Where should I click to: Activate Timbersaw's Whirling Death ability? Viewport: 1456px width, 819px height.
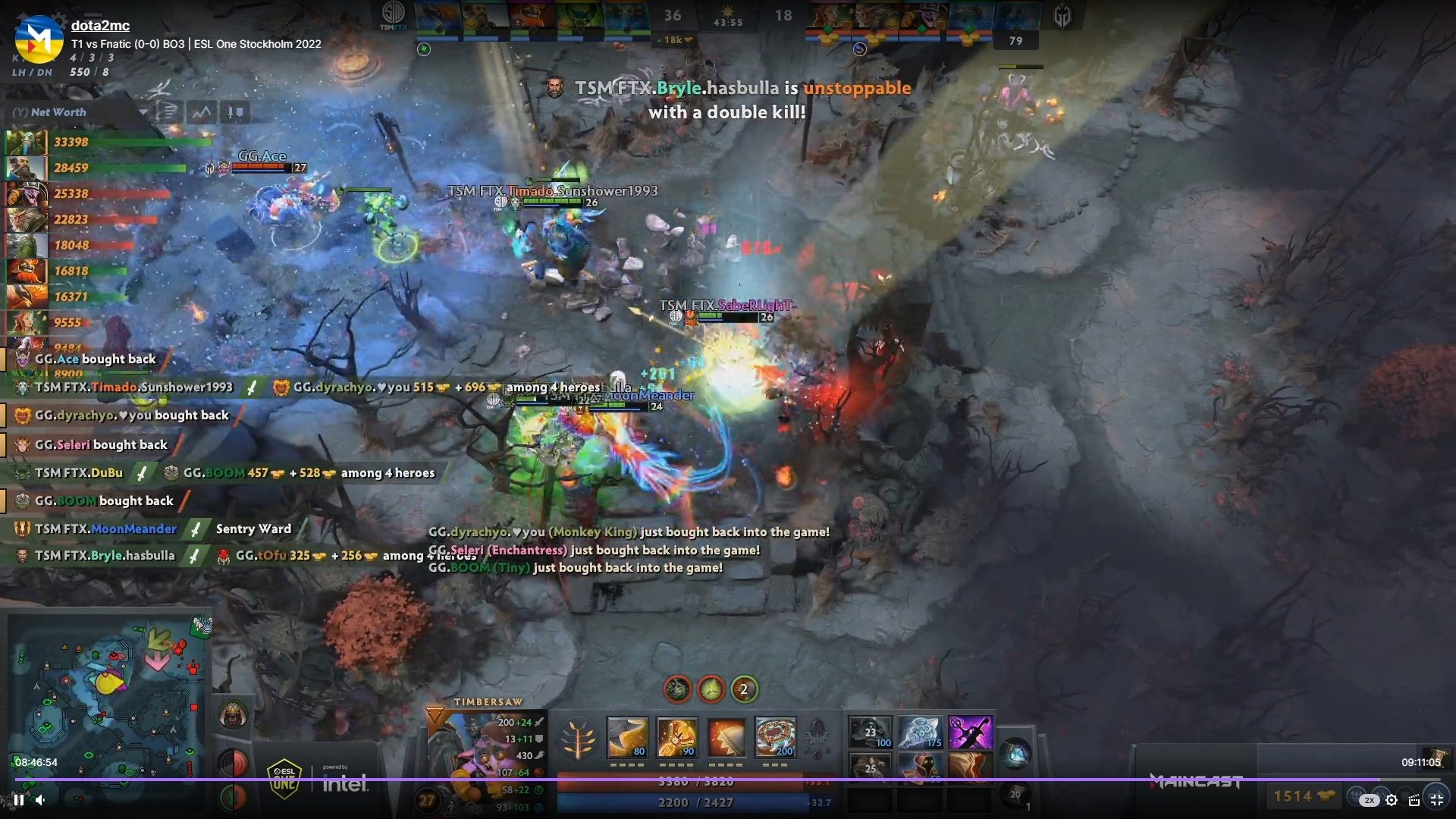coord(627,737)
